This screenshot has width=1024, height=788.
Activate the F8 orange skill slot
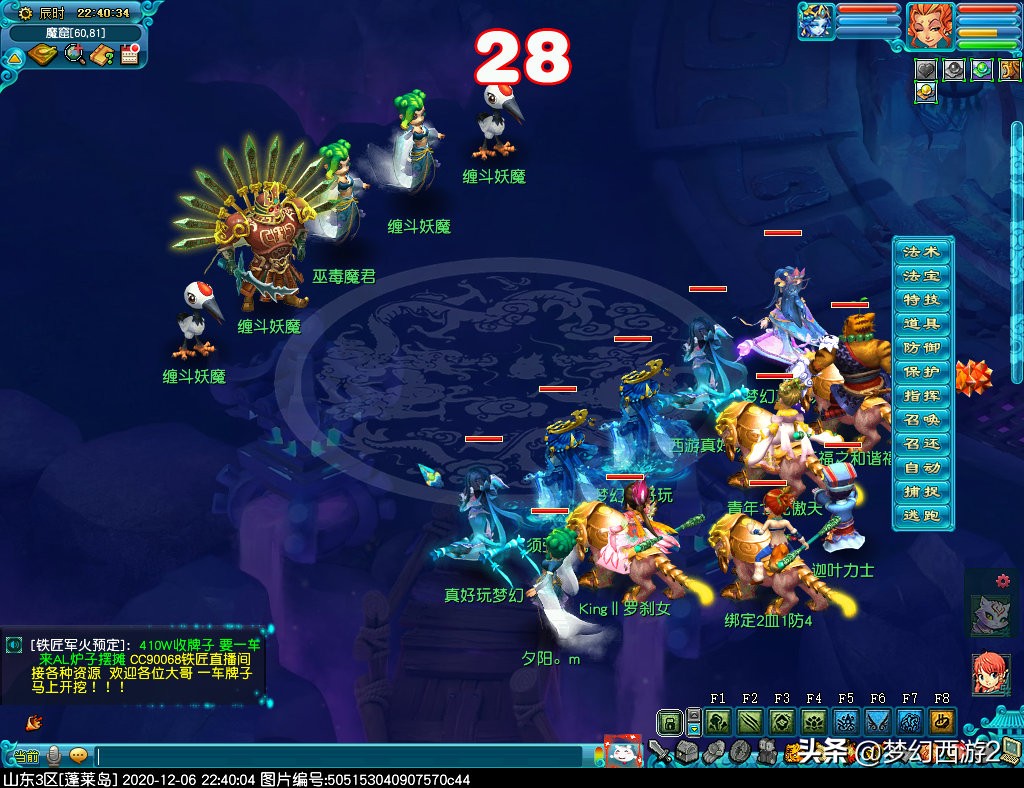point(941,722)
